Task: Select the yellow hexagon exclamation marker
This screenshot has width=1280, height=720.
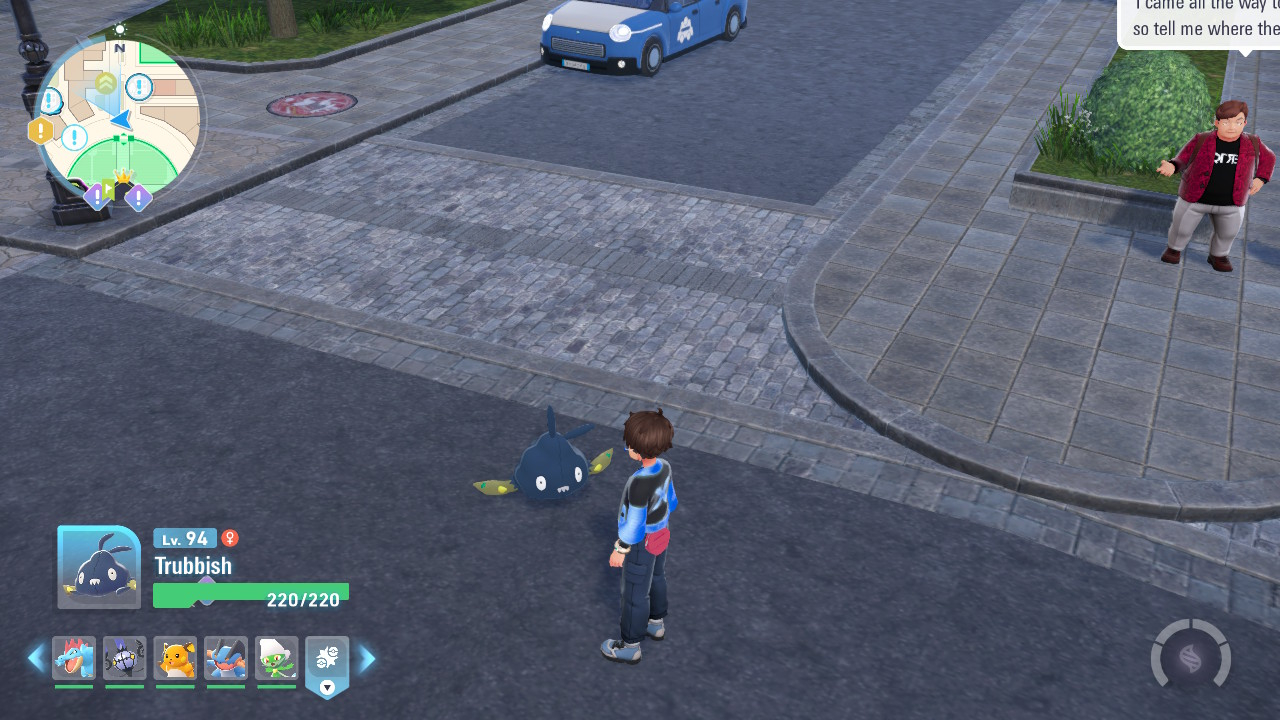Action: (x=41, y=131)
